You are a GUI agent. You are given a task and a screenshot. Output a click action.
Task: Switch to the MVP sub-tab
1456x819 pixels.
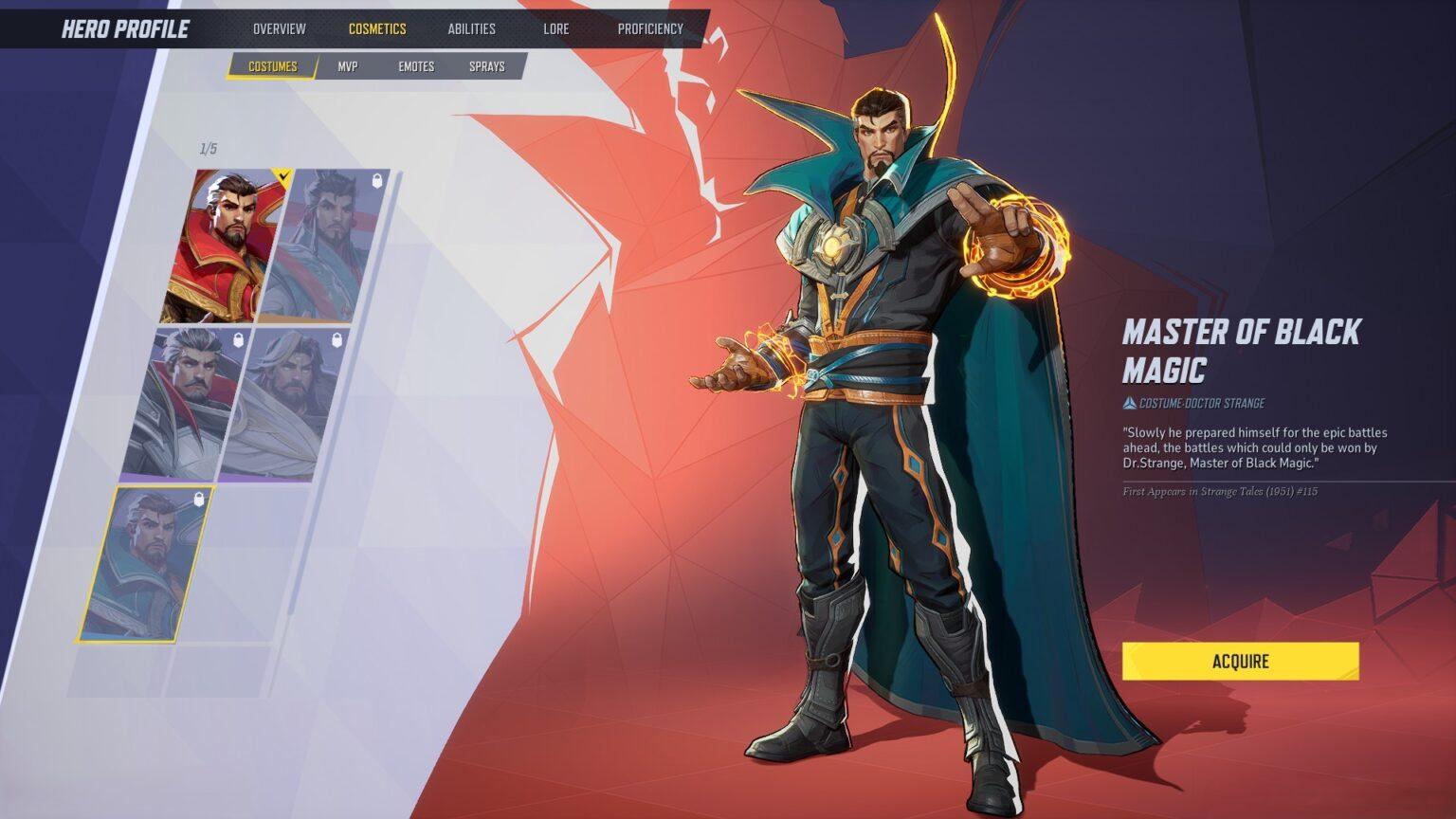click(x=347, y=66)
